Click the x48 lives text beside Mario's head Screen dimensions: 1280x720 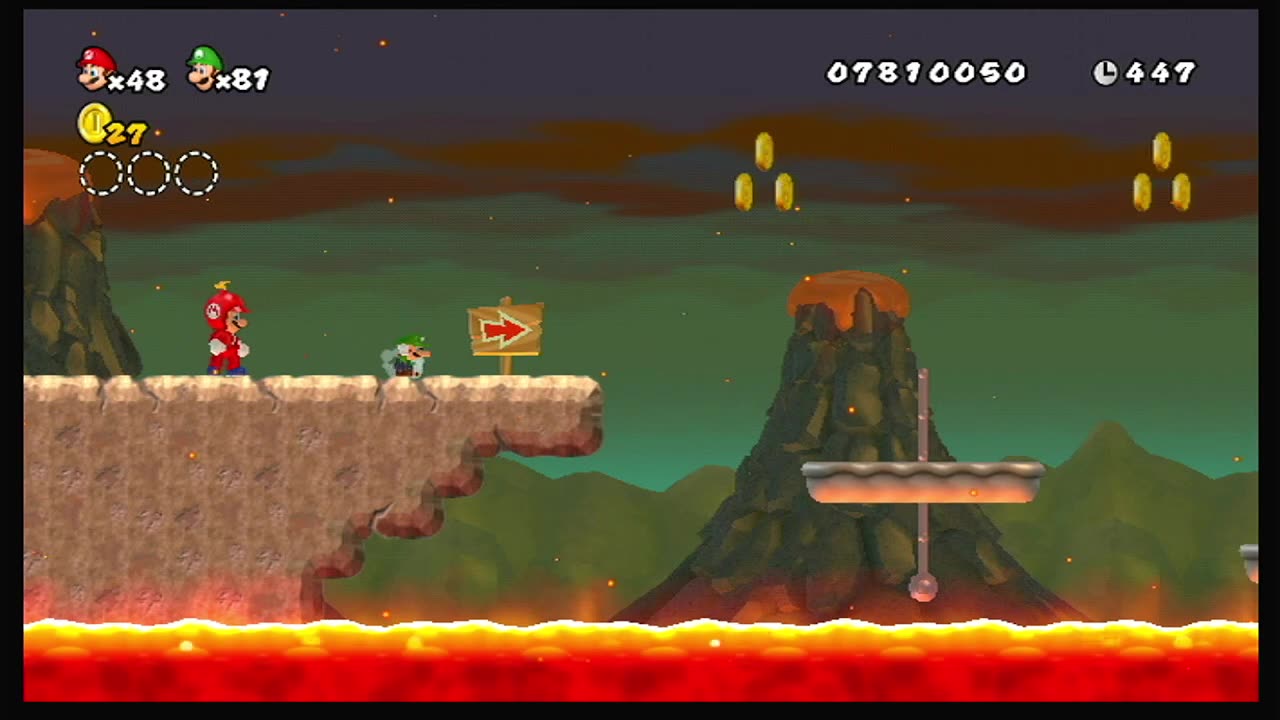pyautogui.click(x=140, y=80)
